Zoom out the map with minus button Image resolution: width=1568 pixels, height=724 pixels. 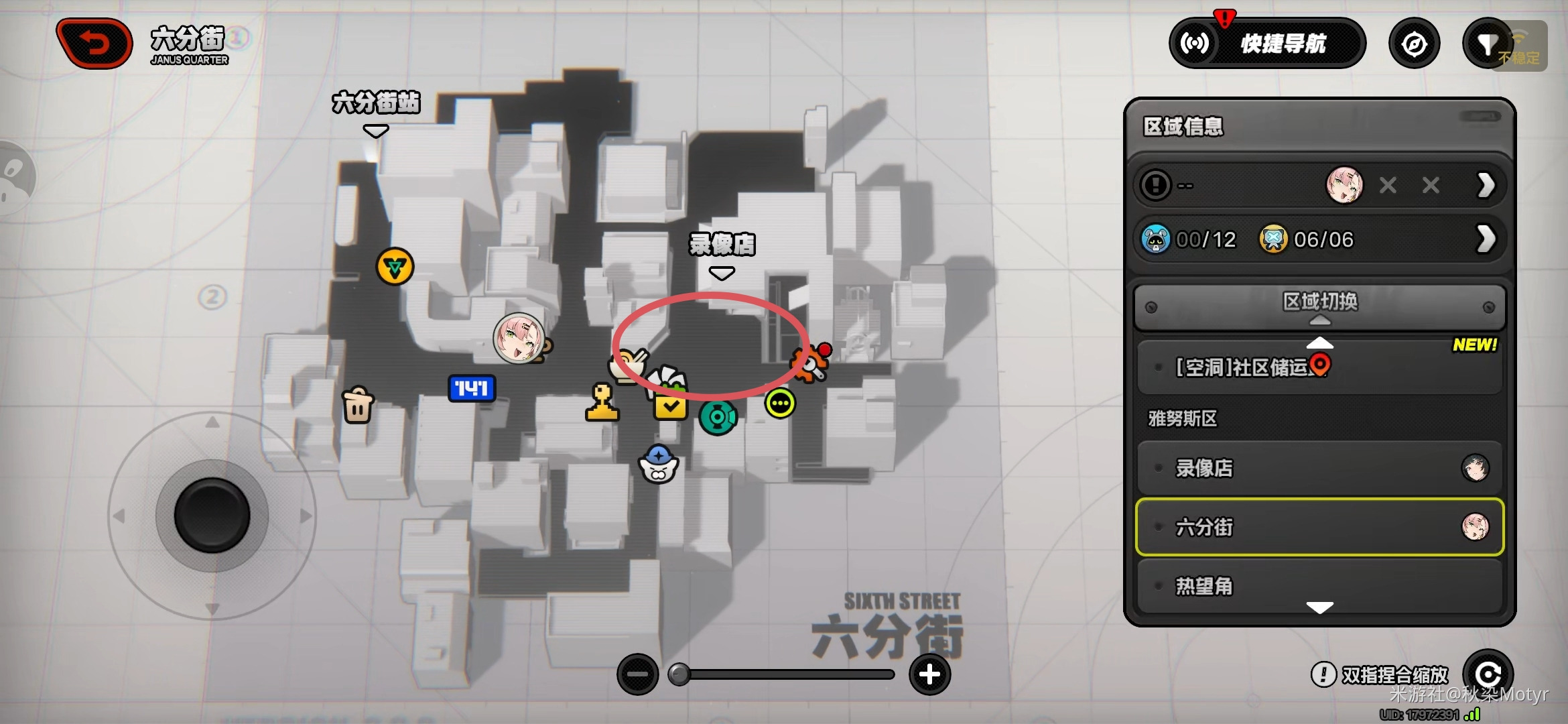(637, 674)
